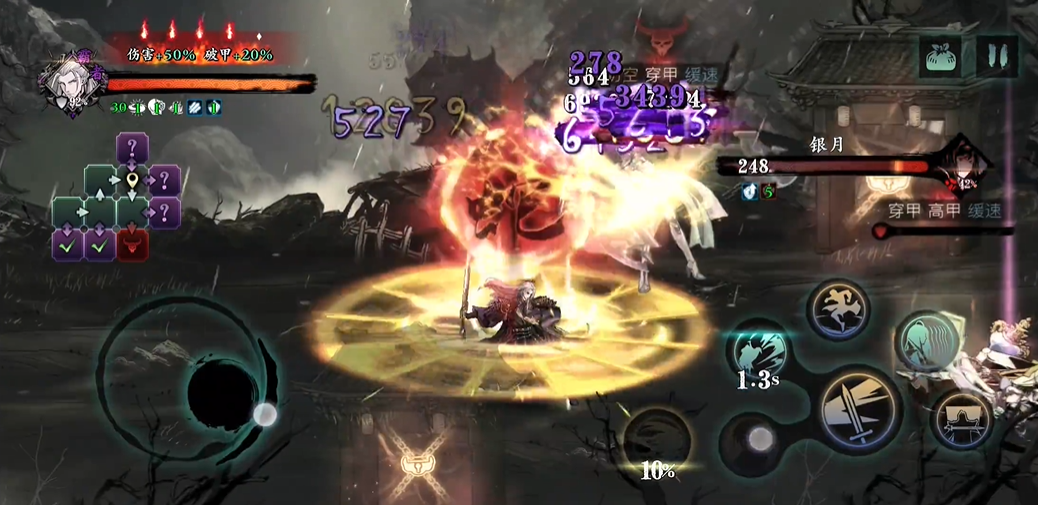Use the crown-and-sword skill button

click(962, 418)
